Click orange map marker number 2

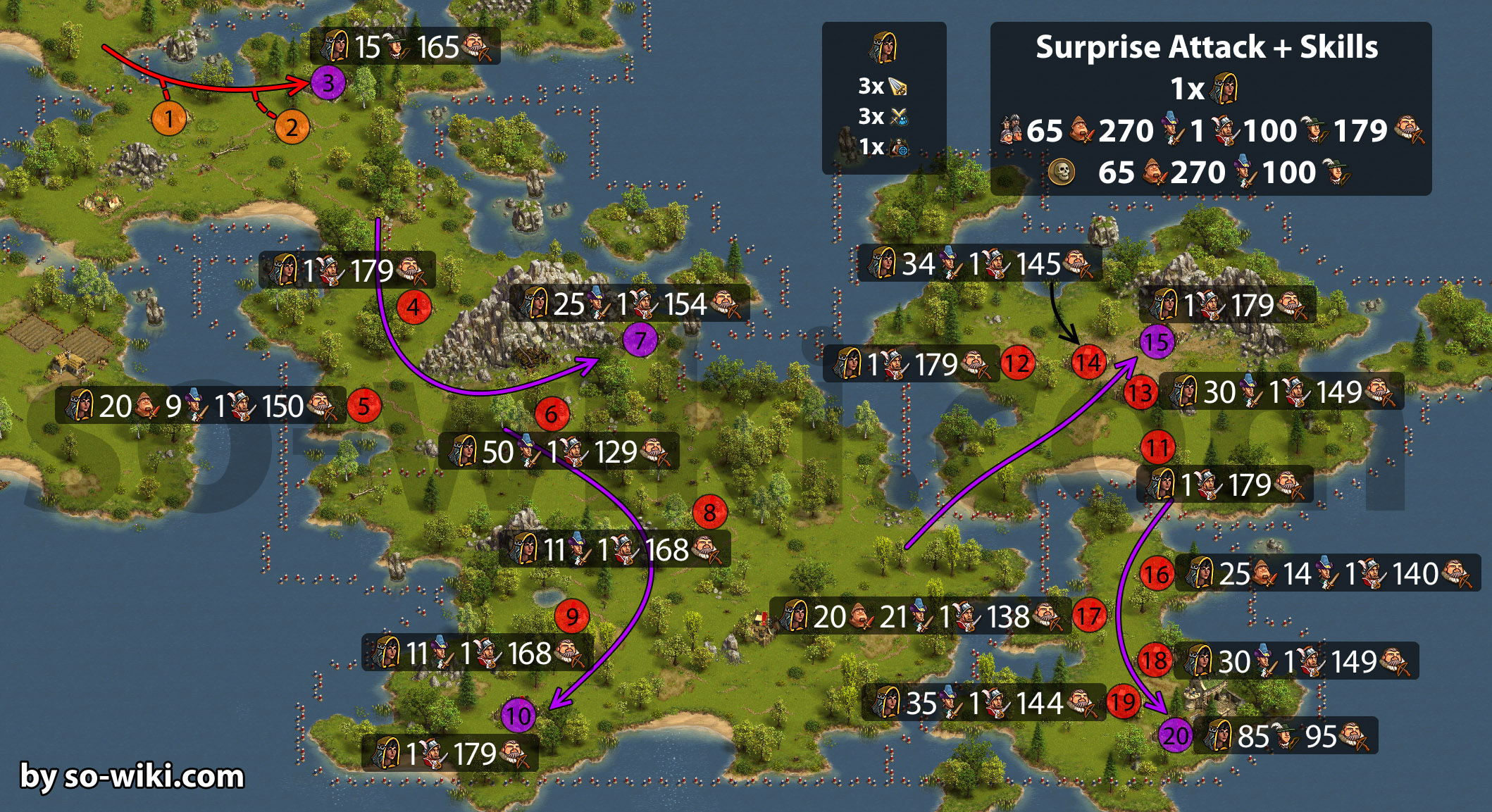click(292, 127)
